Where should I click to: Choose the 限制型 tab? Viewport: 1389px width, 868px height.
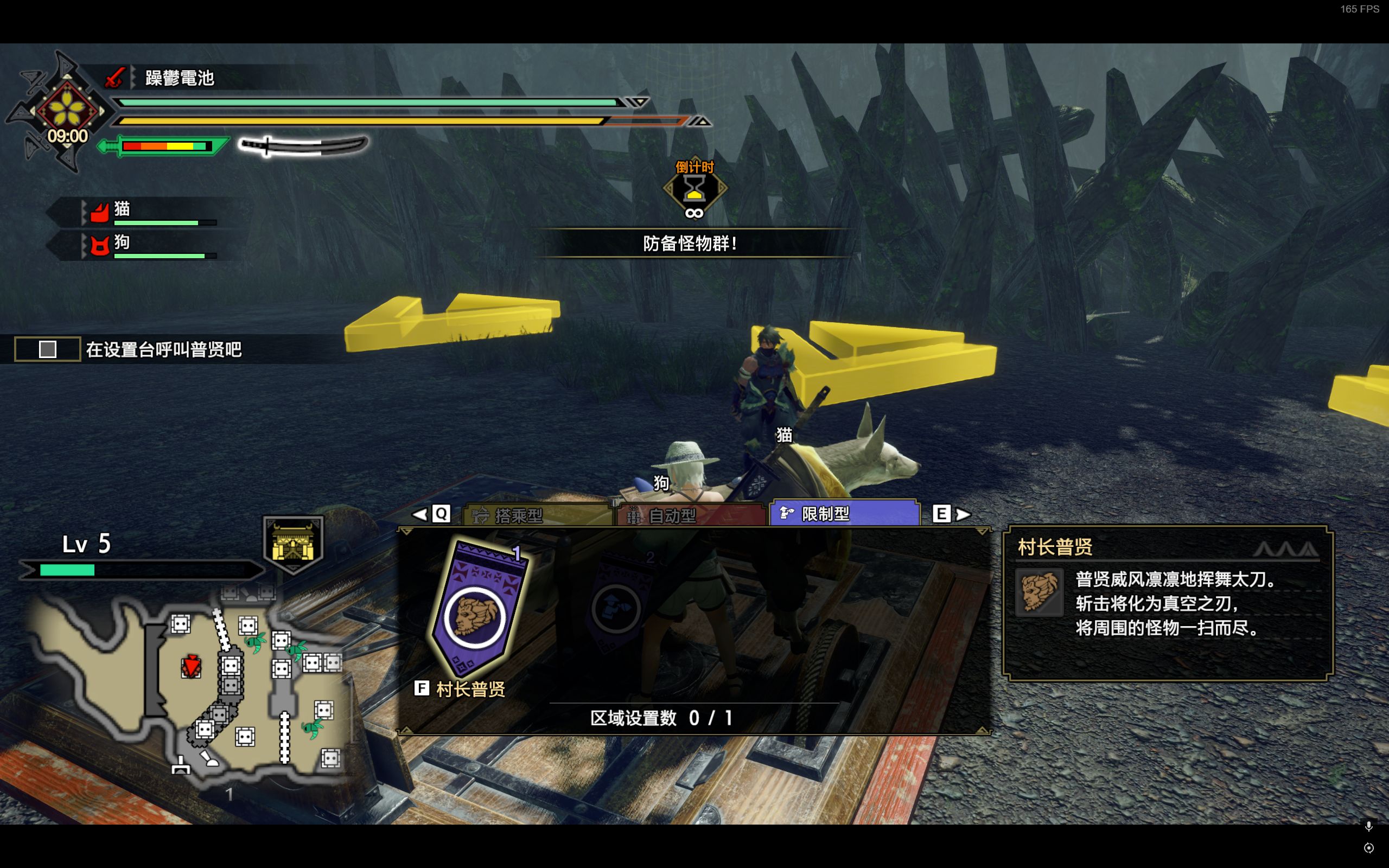pyautogui.click(x=843, y=513)
